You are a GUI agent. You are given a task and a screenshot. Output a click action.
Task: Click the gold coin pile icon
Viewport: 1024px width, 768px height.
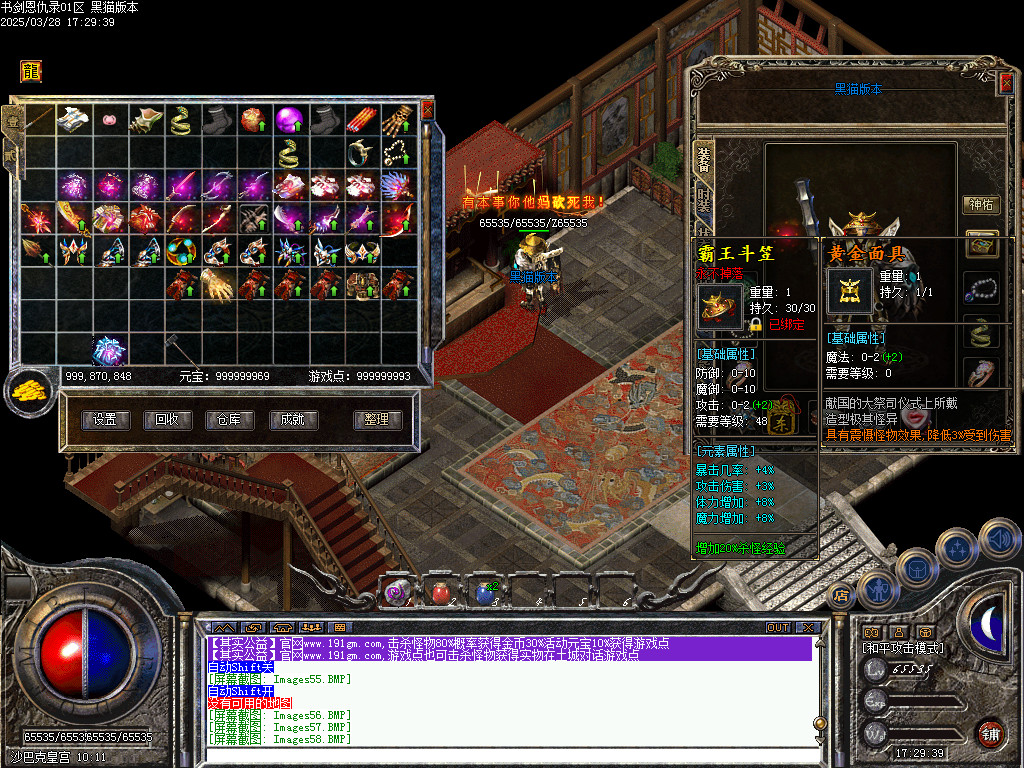pyautogui.click(x=29, y=391)
